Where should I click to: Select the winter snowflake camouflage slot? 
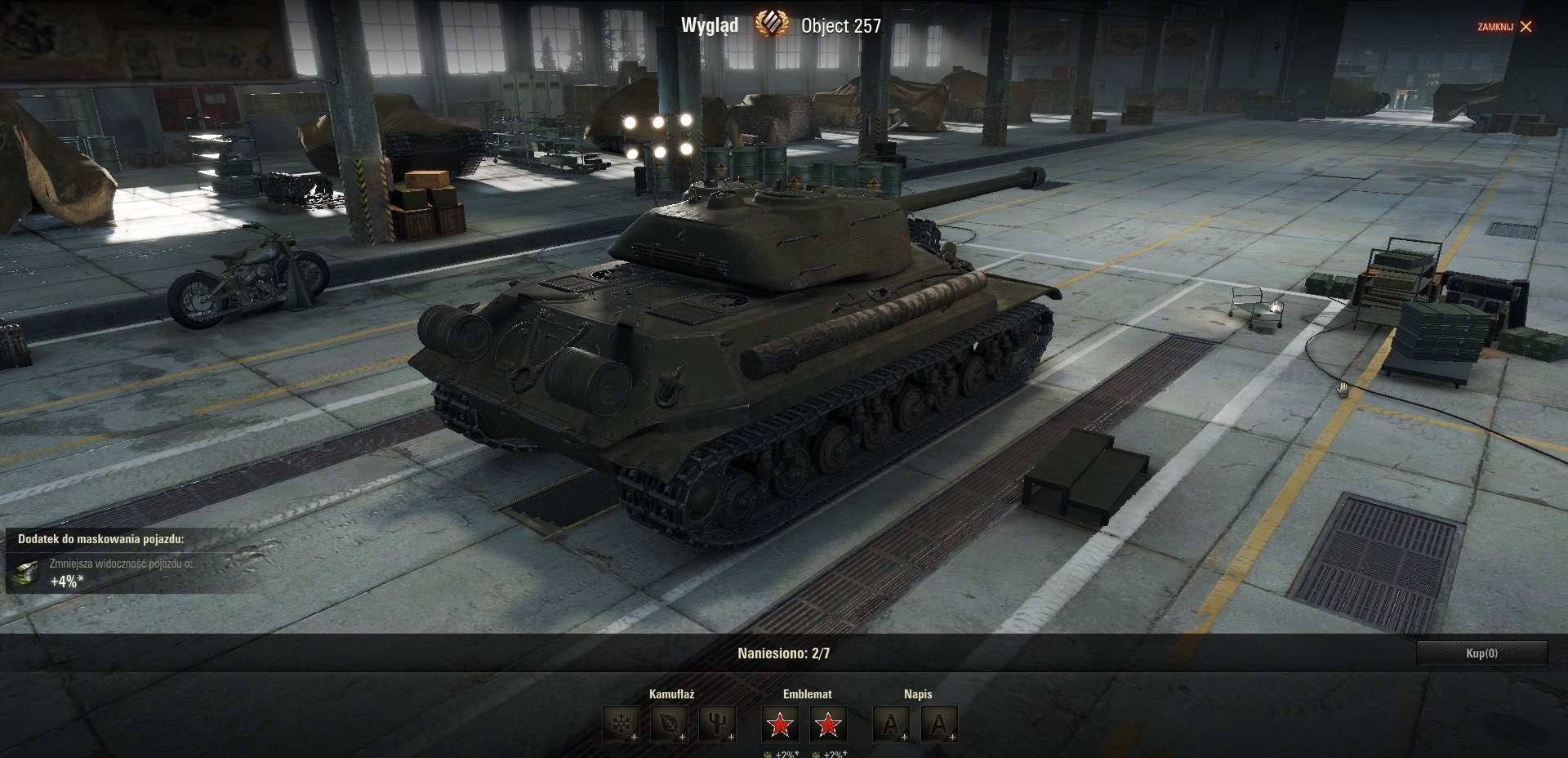coord(621,724)
